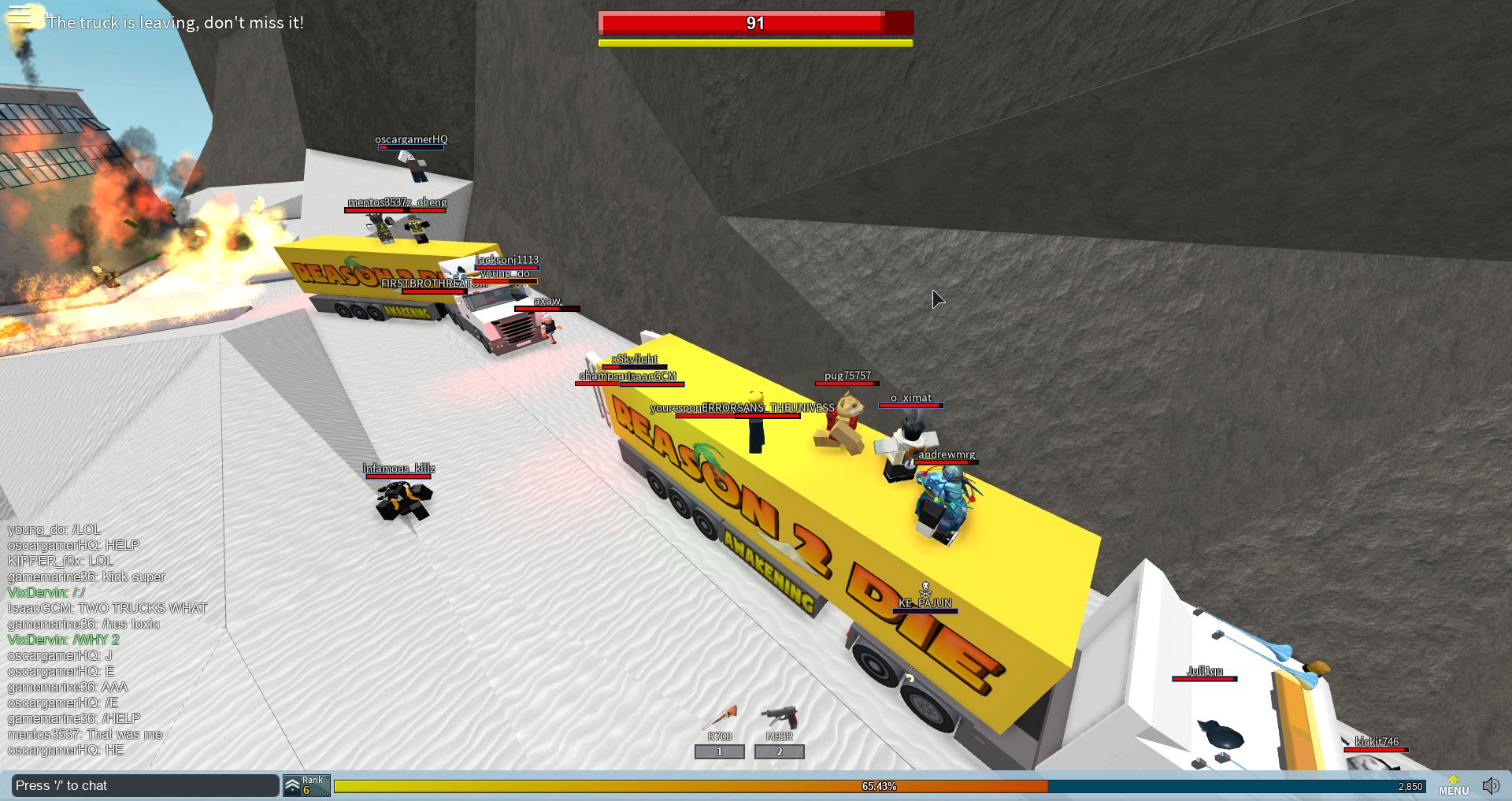1512x801 pixels.
Task: Click the chat message 'VixDervin: /WHY 2'
Action: coord(63,640)
